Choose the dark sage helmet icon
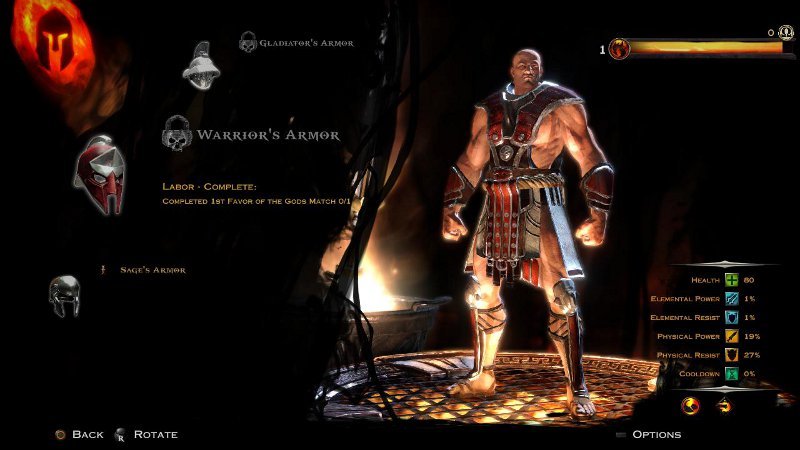The width and height of the screenshot is (800, 450). point(64,296)
